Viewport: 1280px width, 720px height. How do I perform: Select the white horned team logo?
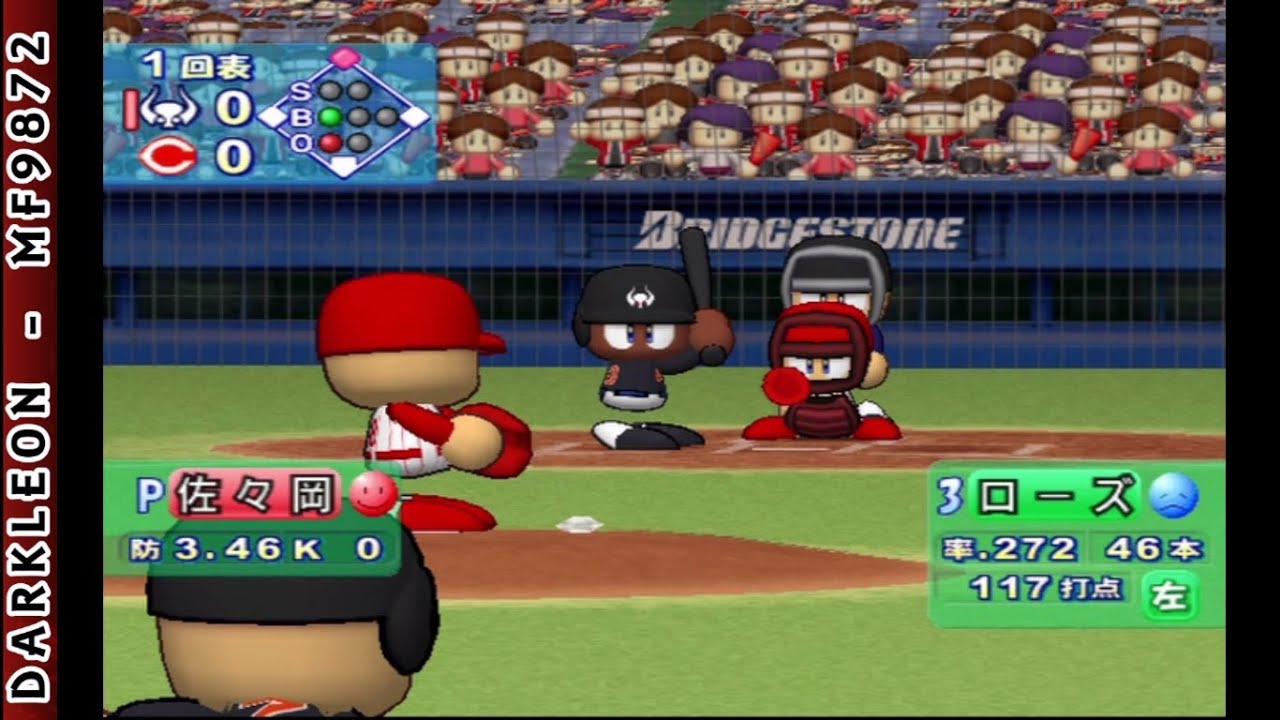tap(168, 107)
